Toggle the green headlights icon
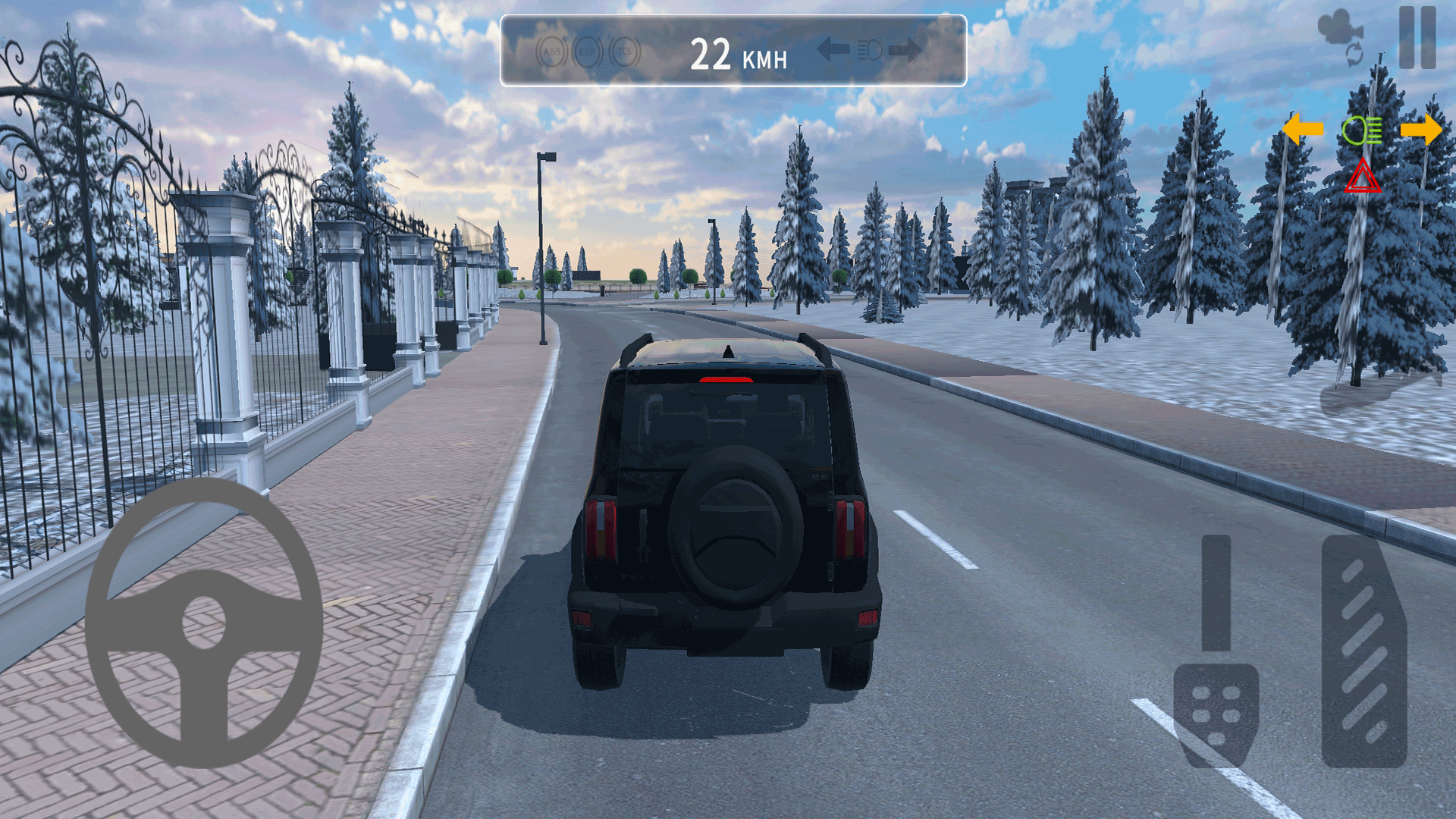Viewport: 1456px width, 819px height. pos(1362,131)
